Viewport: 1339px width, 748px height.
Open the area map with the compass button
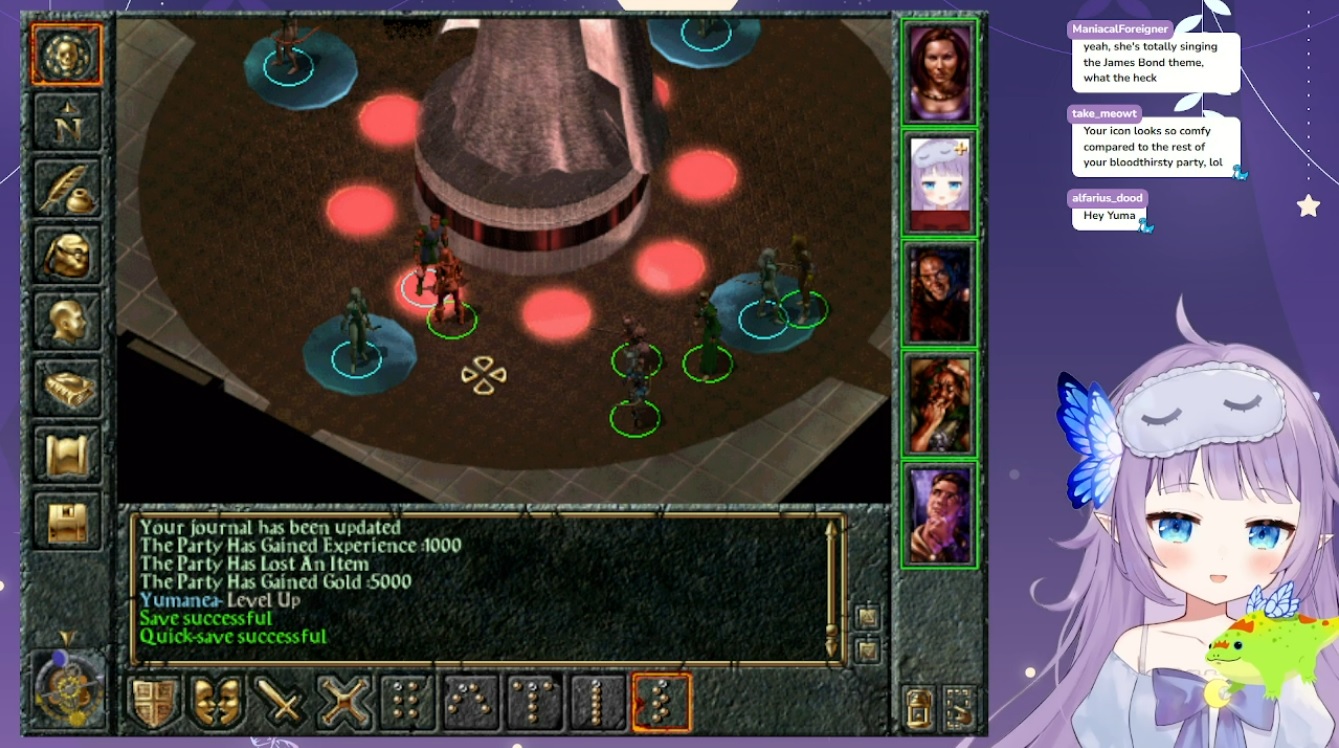coord(67,121)
